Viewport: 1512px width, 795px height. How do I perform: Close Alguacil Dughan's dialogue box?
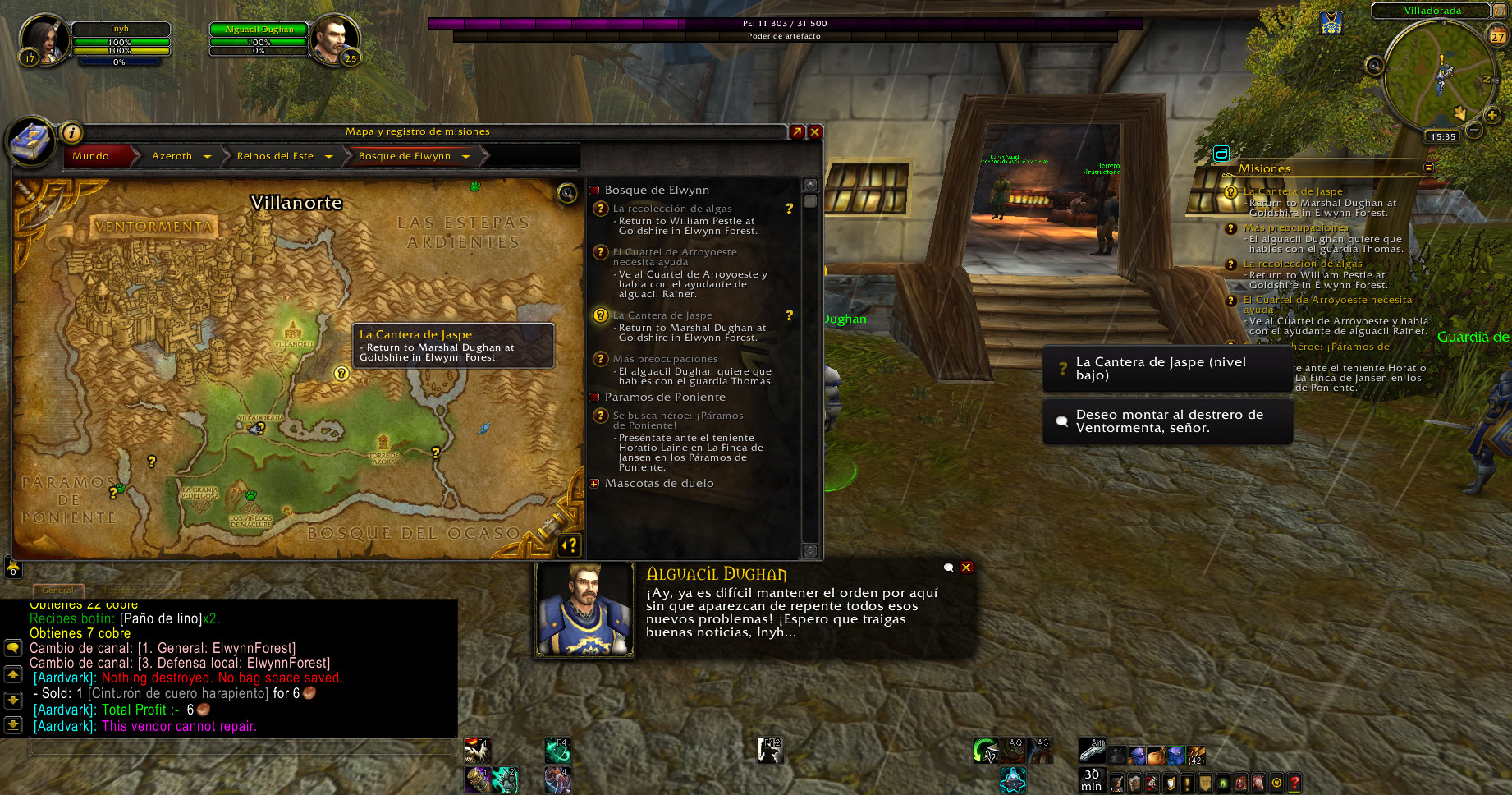(967, 568)
